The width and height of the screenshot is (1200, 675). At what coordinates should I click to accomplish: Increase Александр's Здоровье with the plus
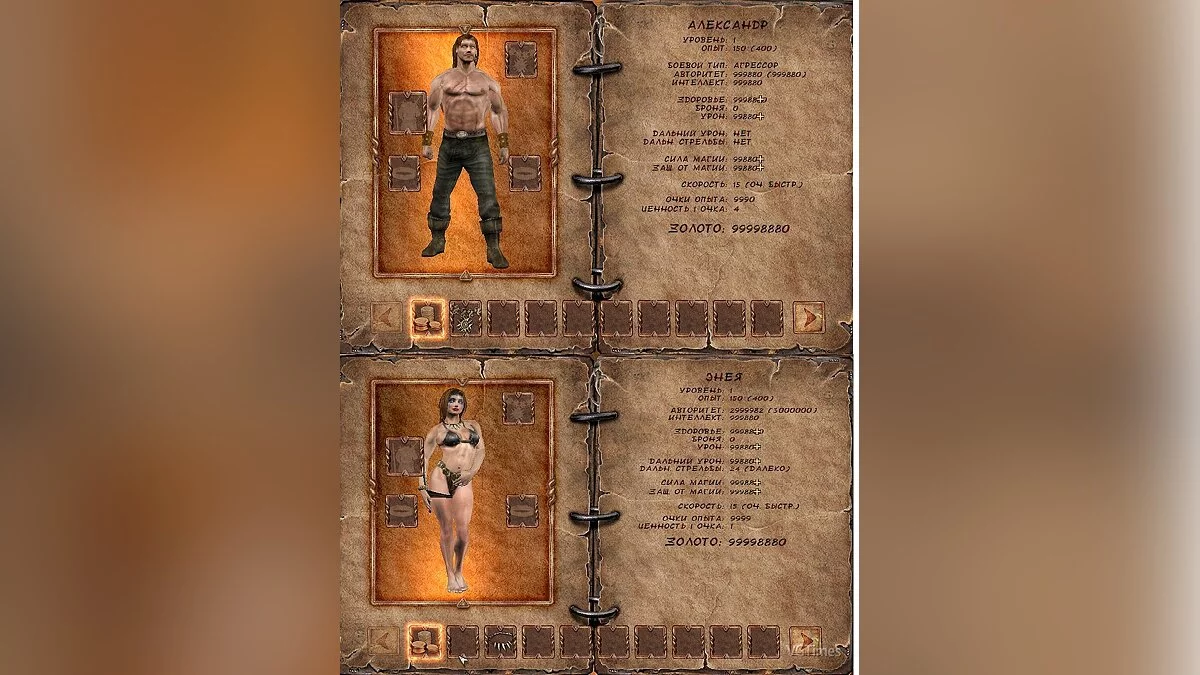[x=762, y=100]
